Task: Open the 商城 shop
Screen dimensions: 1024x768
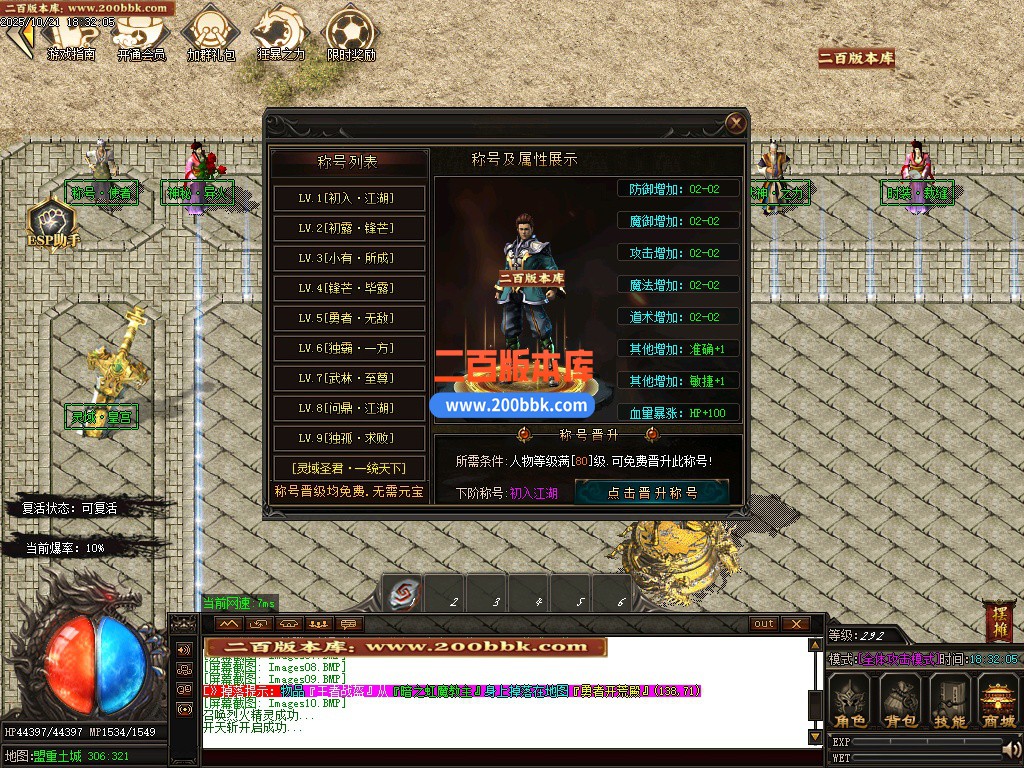Action: click(x=997, y=700)
